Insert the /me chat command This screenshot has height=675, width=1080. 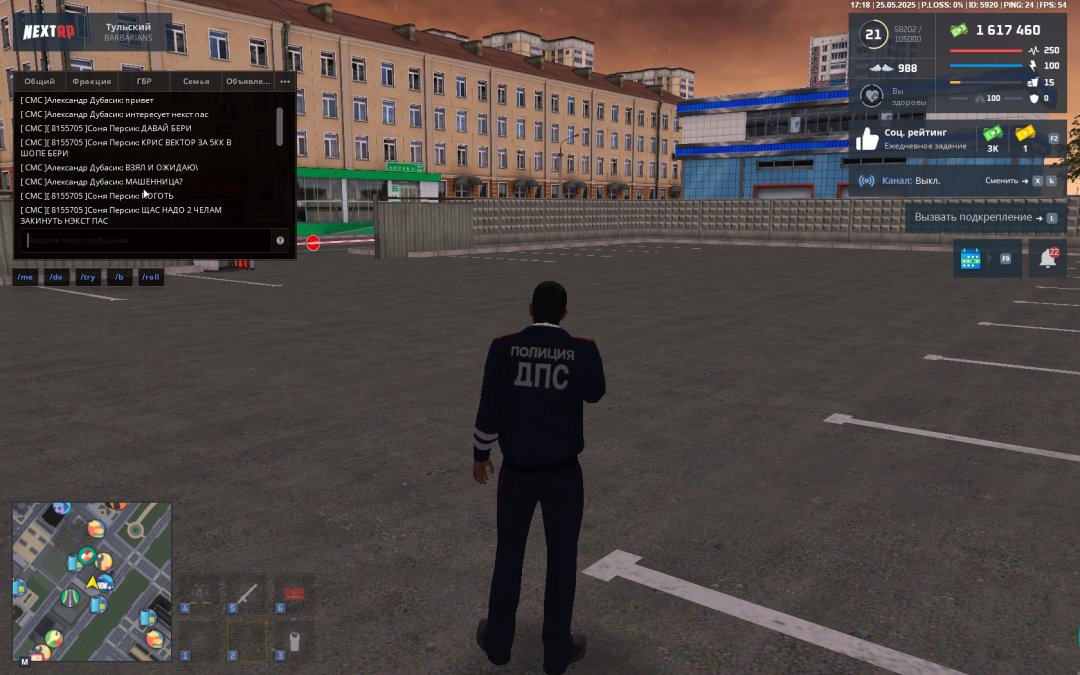pyautogui.click(x=26, y=277)
